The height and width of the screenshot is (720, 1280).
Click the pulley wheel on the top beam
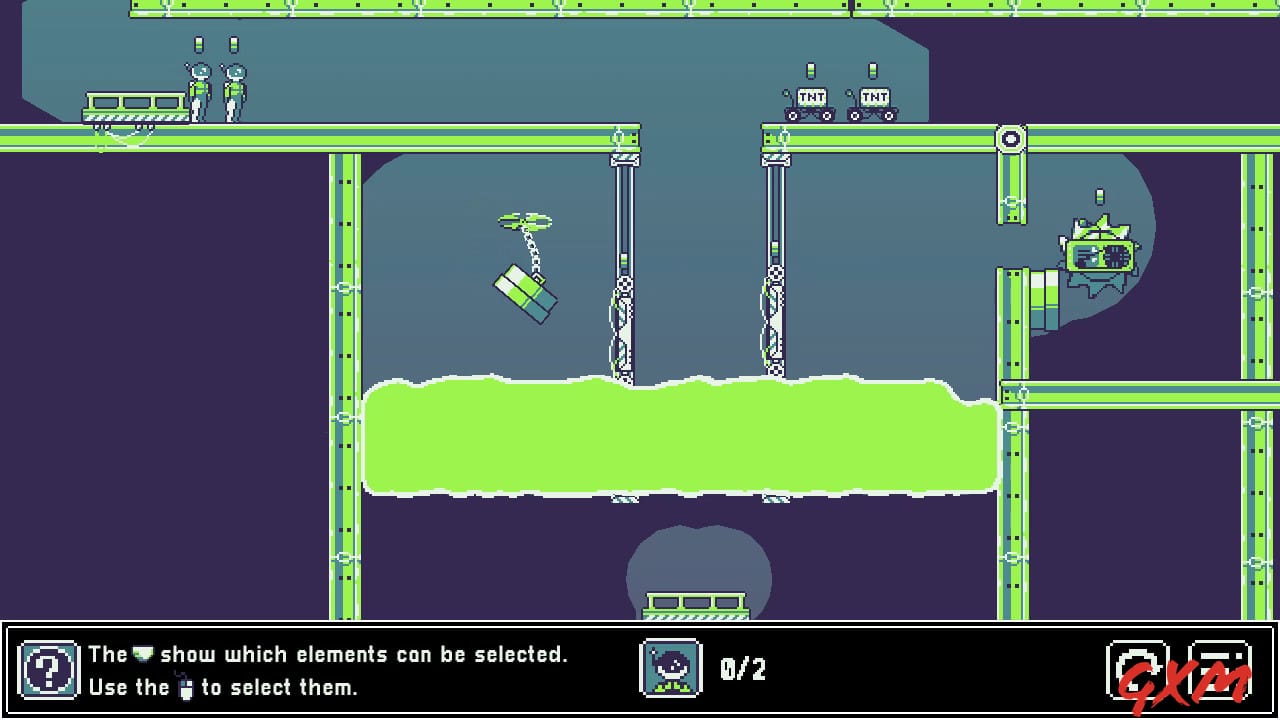pos(1011,137)
